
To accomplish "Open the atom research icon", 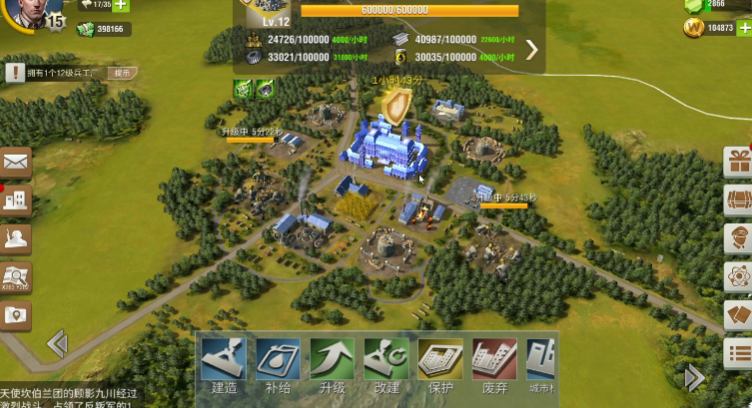I will tap(739, 275).
